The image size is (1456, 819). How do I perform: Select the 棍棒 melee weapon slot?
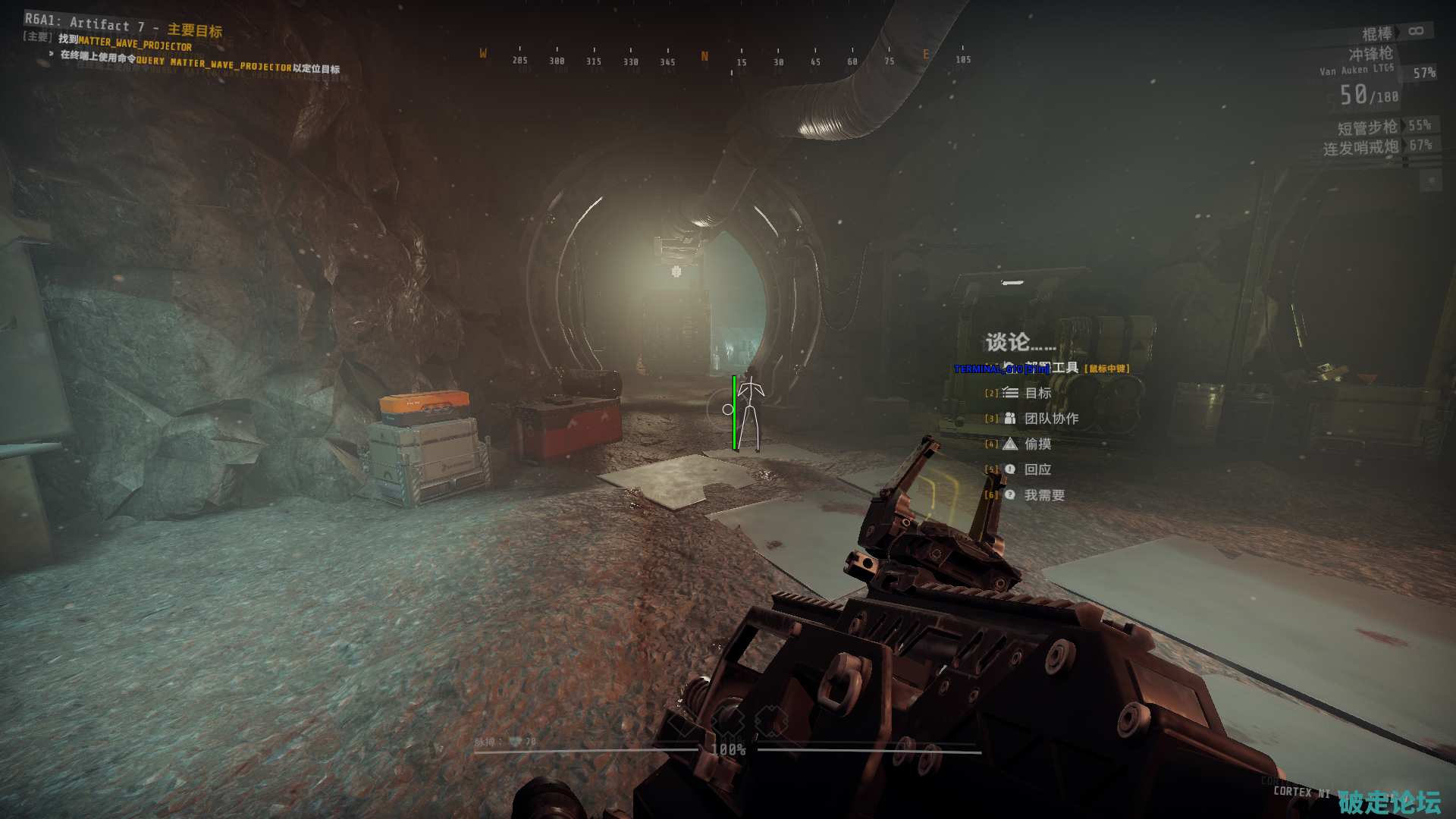click(x=1377, y=34)
